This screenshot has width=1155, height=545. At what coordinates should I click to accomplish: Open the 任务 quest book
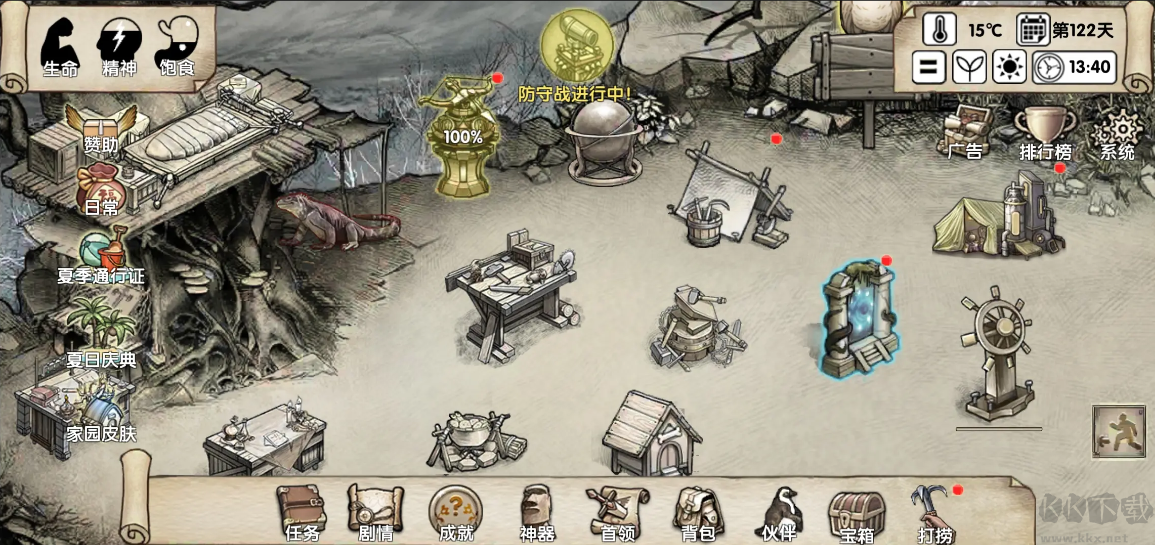point(301,510)
